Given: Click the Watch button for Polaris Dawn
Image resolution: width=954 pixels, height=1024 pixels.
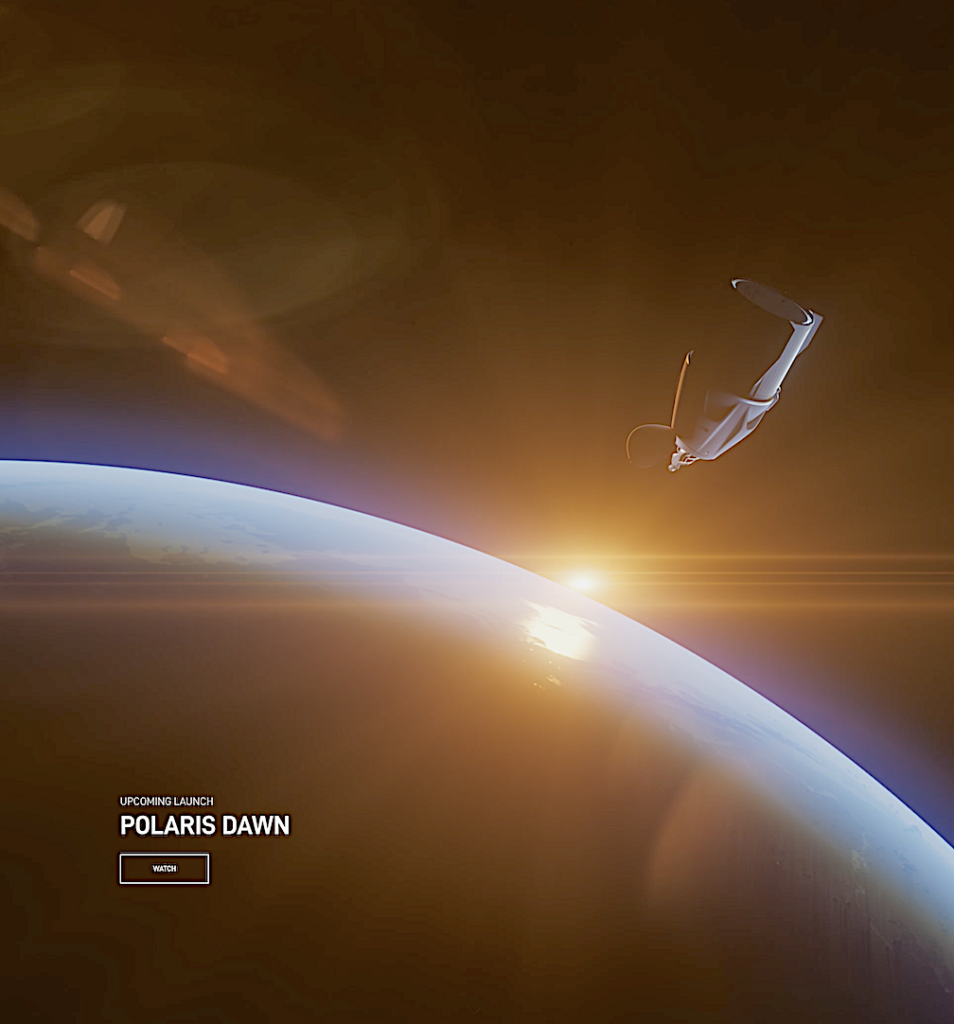Looking at the screenshot, I should [164, 868].
